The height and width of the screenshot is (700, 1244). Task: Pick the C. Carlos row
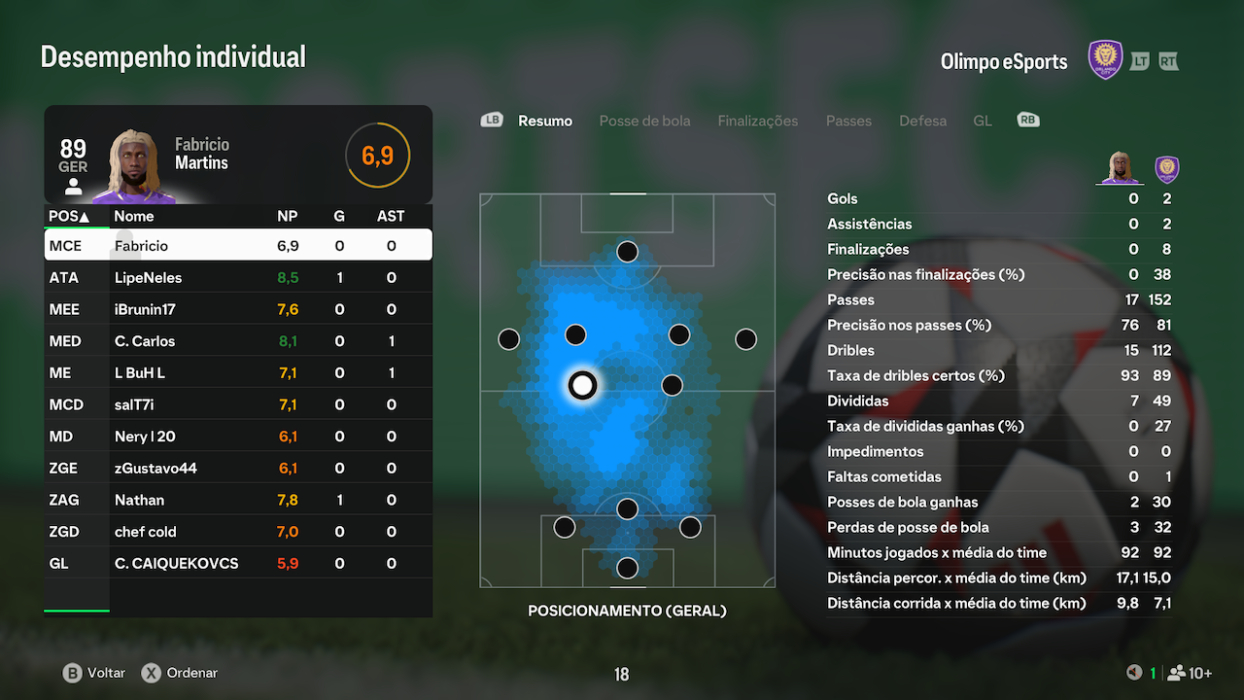238,341
